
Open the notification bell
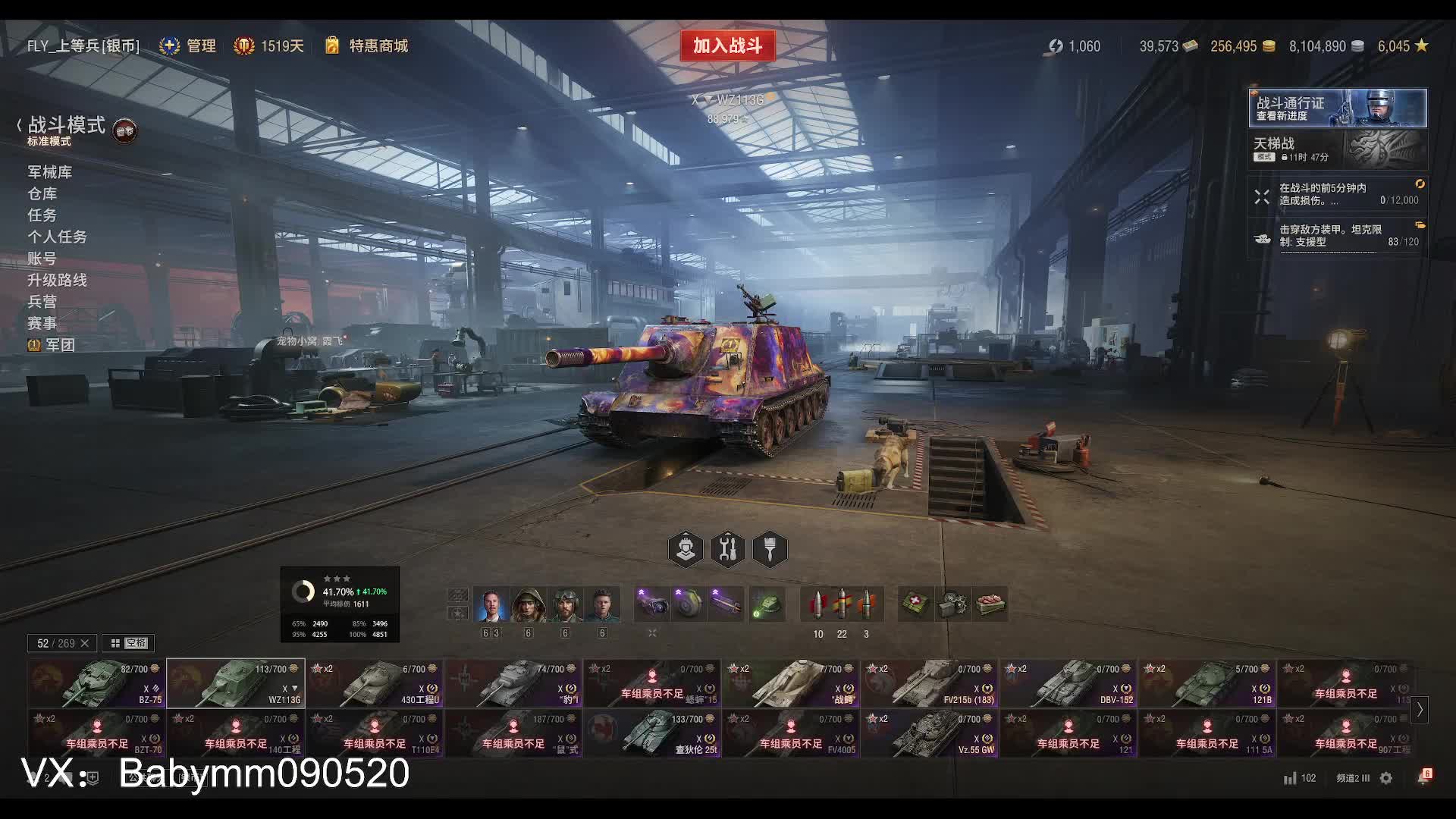click(x=1424, y=778)
